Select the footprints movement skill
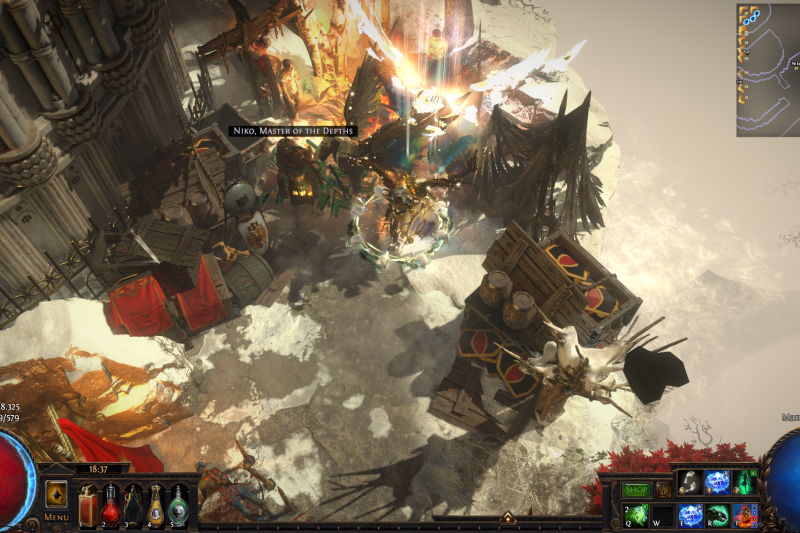The height and width of the screenshot is (533, 800). [691, 483]
